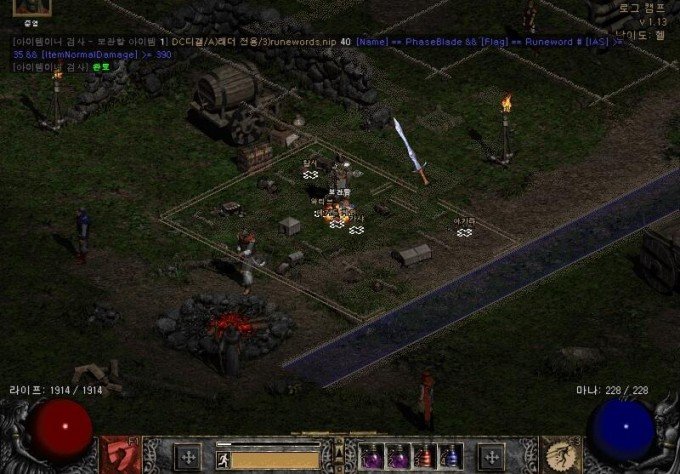Image resolution: width=680 pixels, height=474 pixels.
Task: Toggle the run/walk running figure button
Action: 224,460
